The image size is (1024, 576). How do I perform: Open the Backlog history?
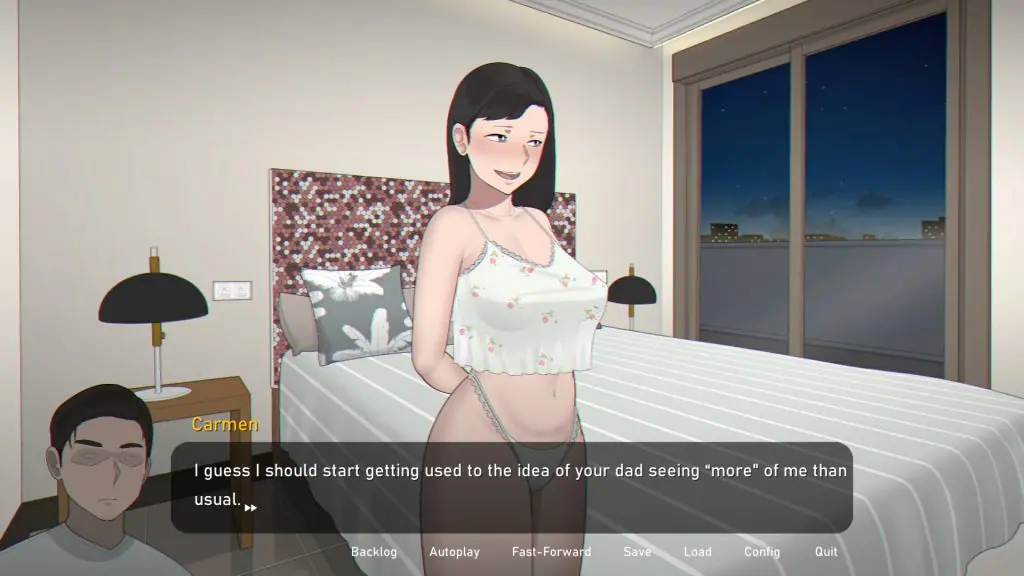point(374,552)
